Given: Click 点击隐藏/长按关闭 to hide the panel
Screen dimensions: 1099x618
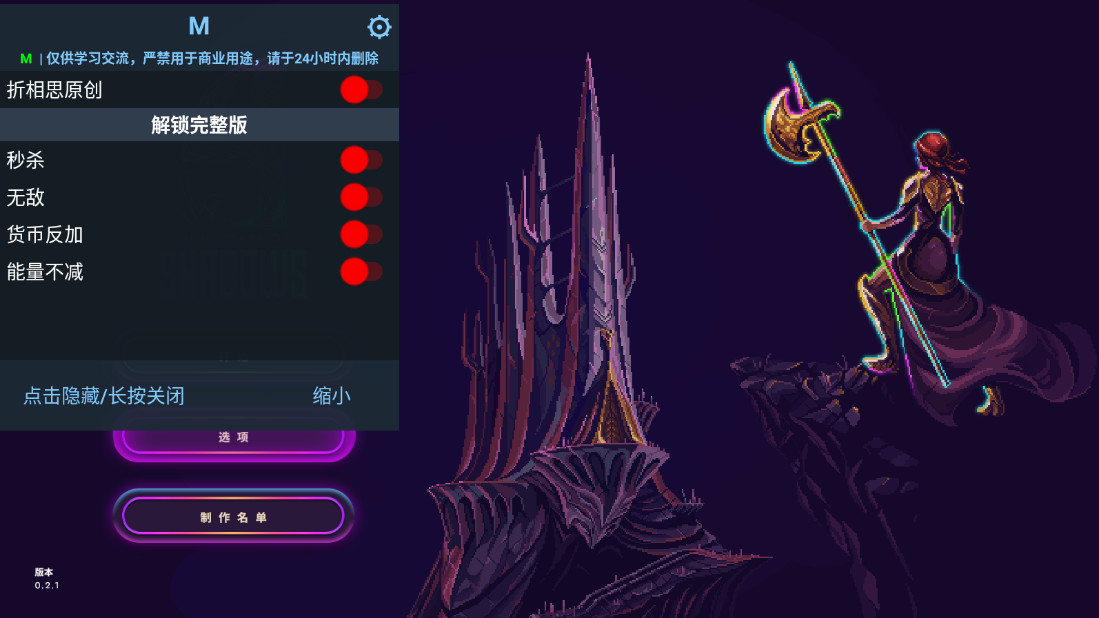Looking at the screenshot, I should 104,396.
